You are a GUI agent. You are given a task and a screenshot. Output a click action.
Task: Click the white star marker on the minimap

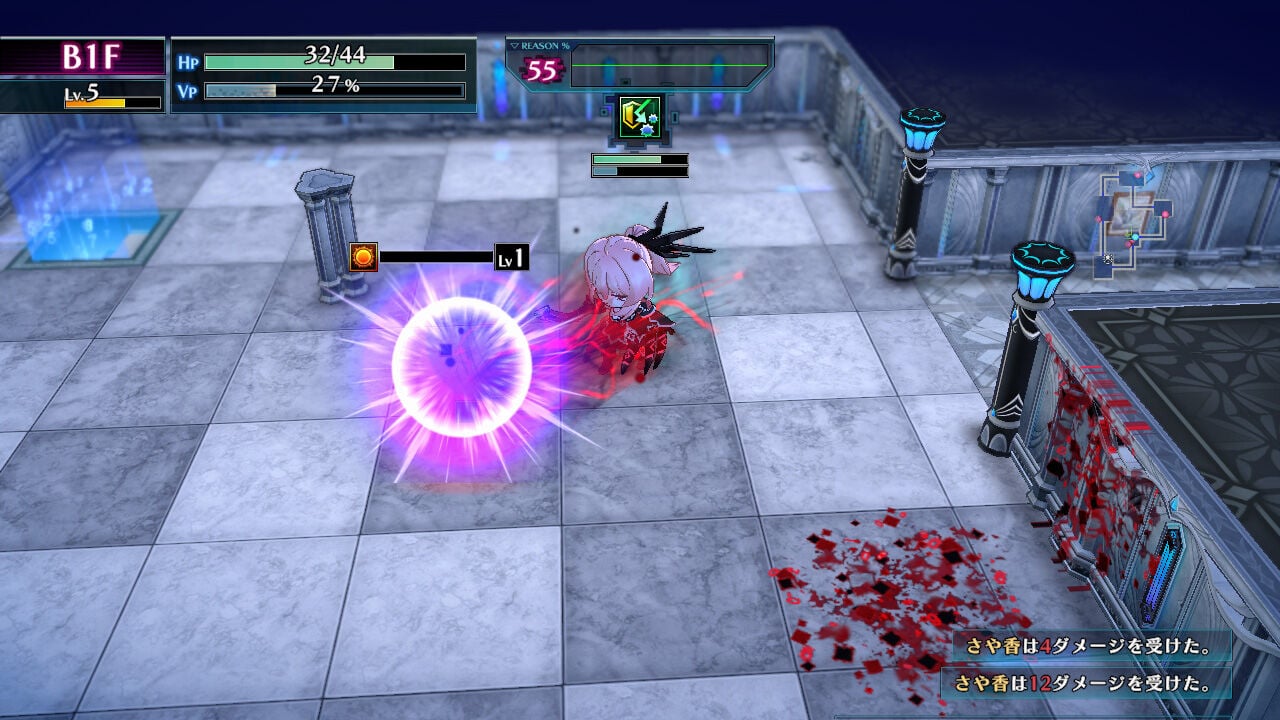point(1107,258)
